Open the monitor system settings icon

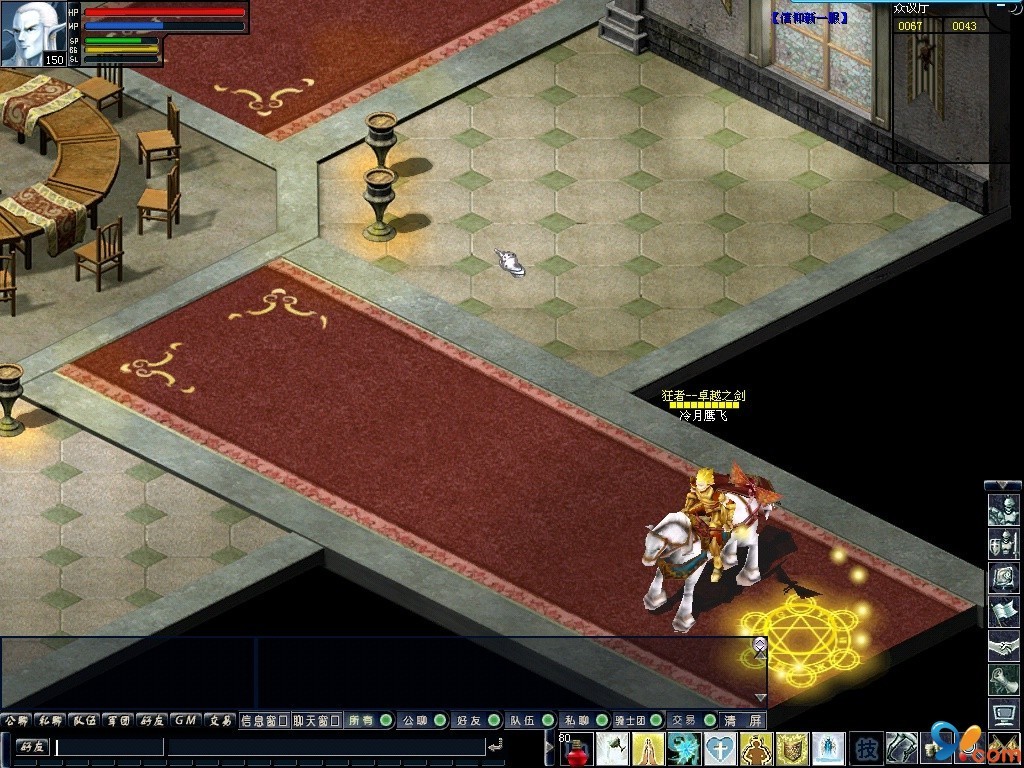click(1002, 713)
